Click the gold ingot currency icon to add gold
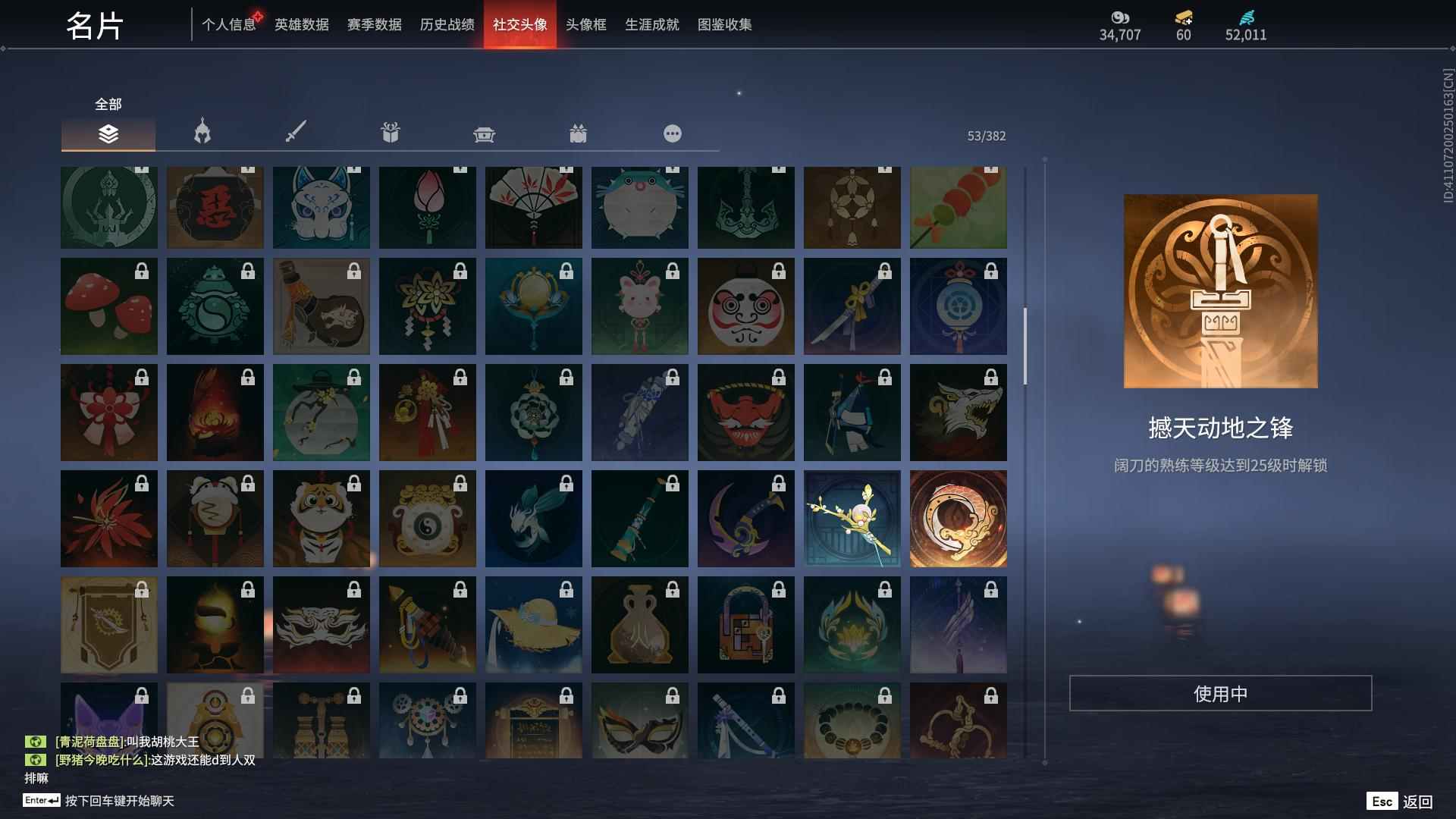 1184,19
